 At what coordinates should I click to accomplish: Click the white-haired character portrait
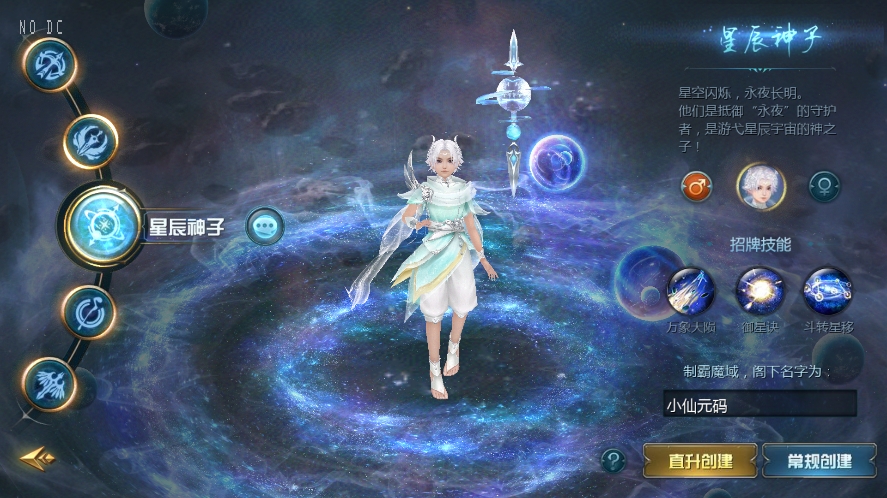pyautogui.click(x=760, y=186)
